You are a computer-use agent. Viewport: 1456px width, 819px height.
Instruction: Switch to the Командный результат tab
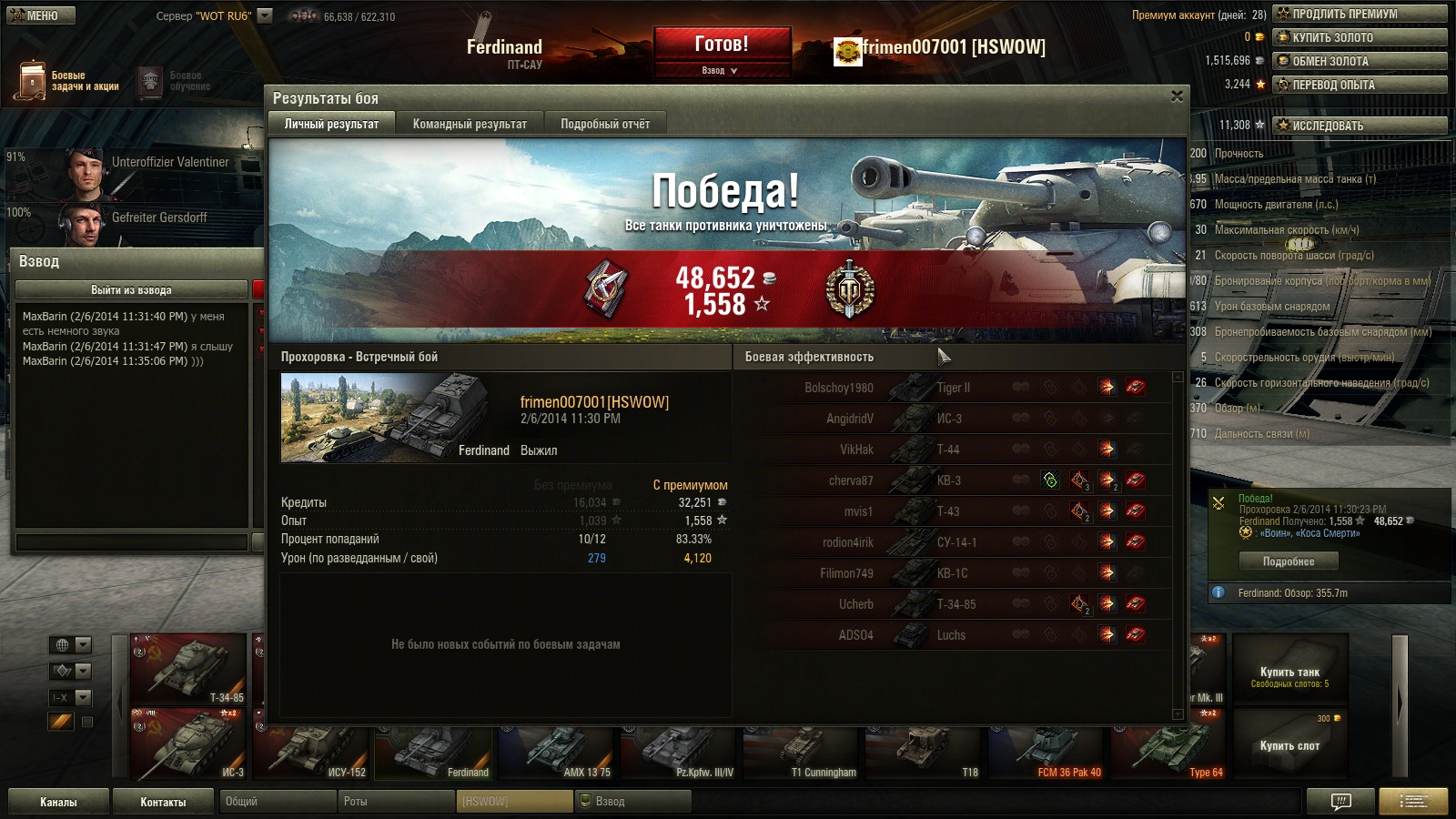pos(470,124)
